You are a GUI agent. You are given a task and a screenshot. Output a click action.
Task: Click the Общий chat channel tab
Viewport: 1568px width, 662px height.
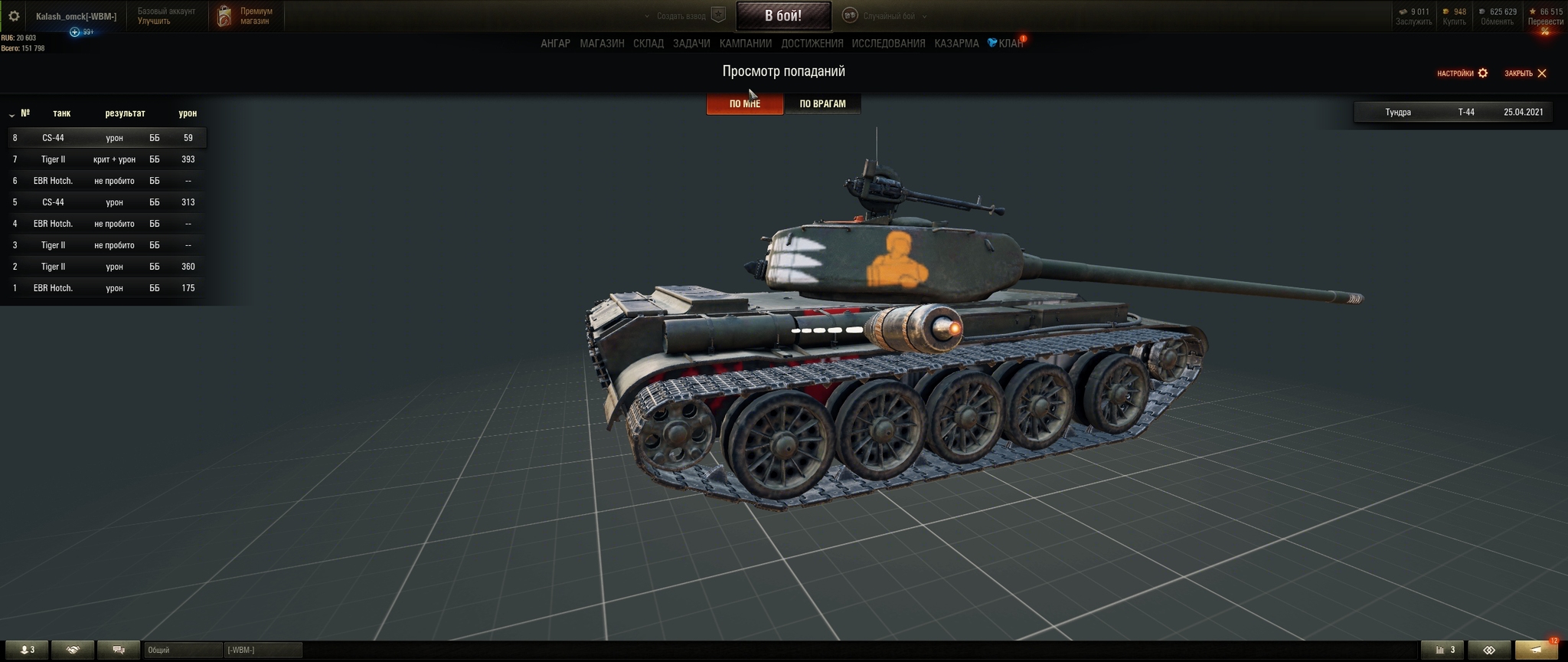click(x=182, y=650)
